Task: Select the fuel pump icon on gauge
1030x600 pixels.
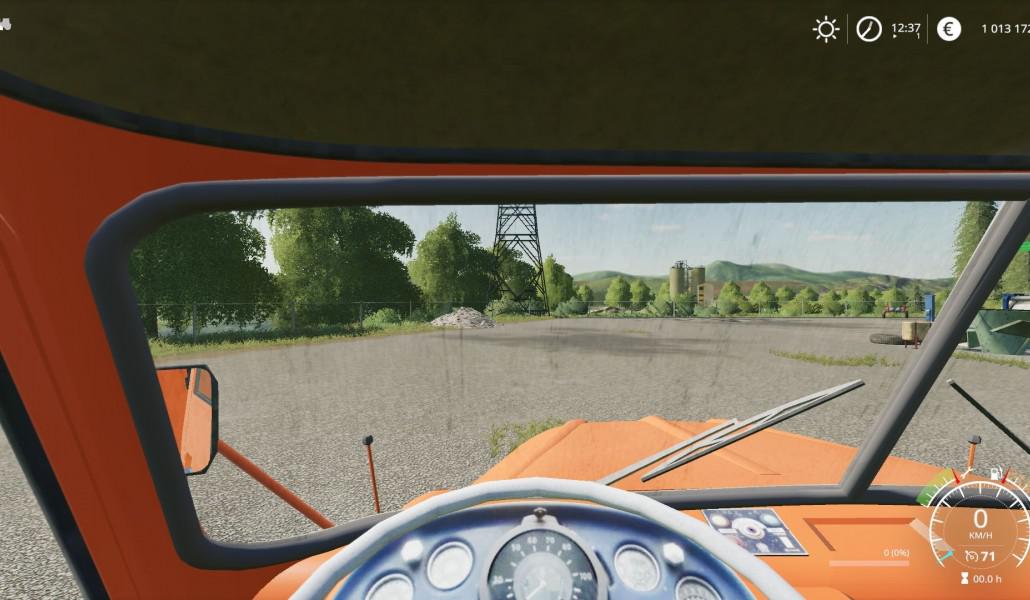Action: 996,473
